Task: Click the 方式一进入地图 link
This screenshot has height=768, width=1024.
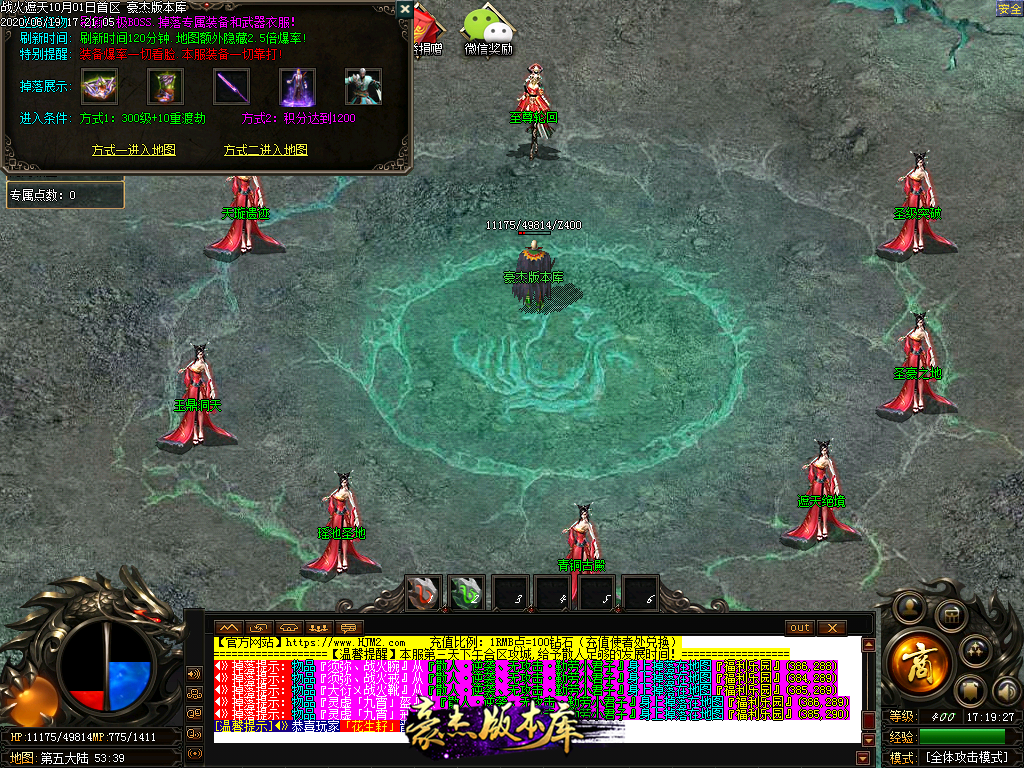Action: (134, 150)
